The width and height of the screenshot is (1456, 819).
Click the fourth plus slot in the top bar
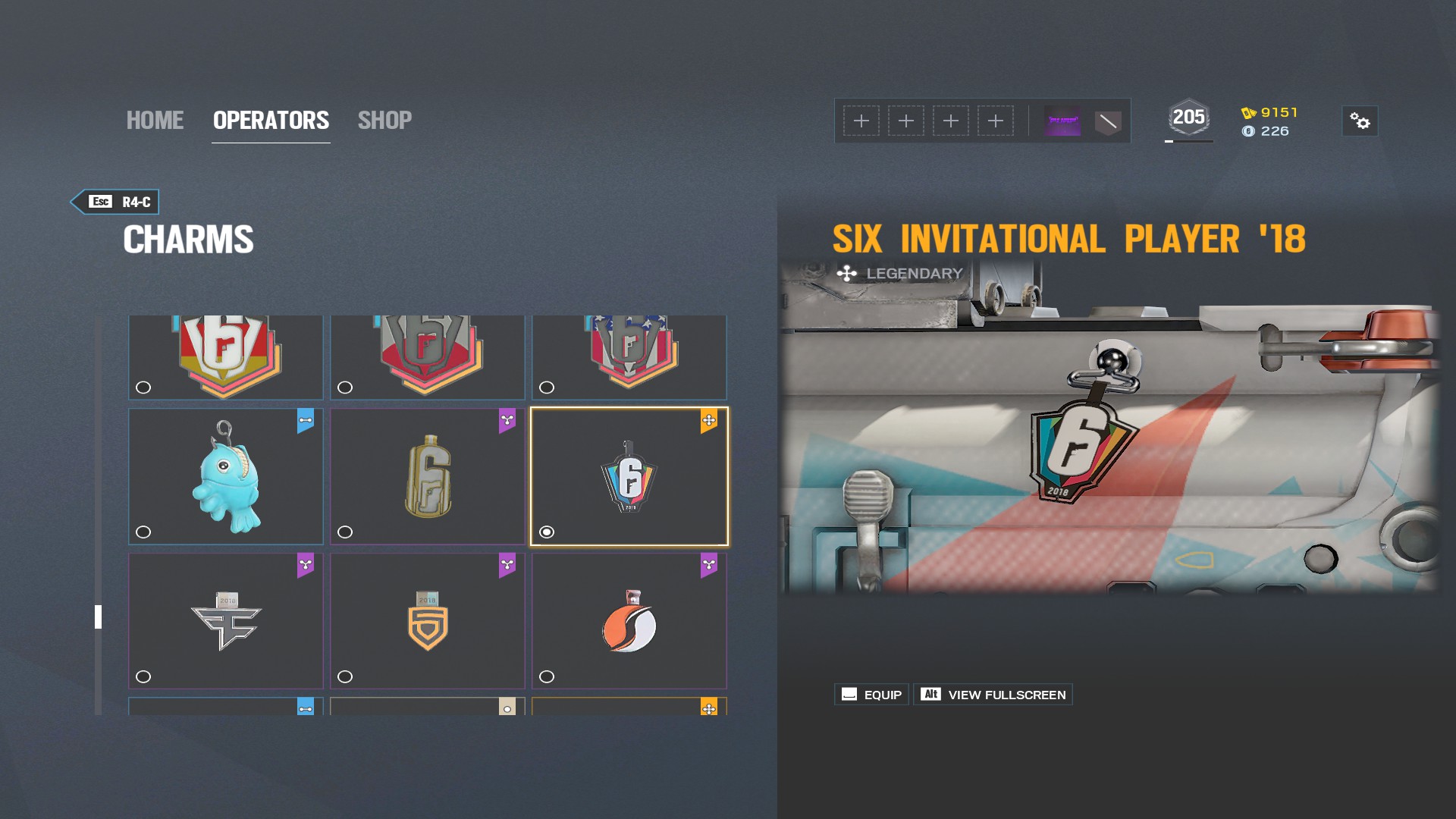point(995,120)
